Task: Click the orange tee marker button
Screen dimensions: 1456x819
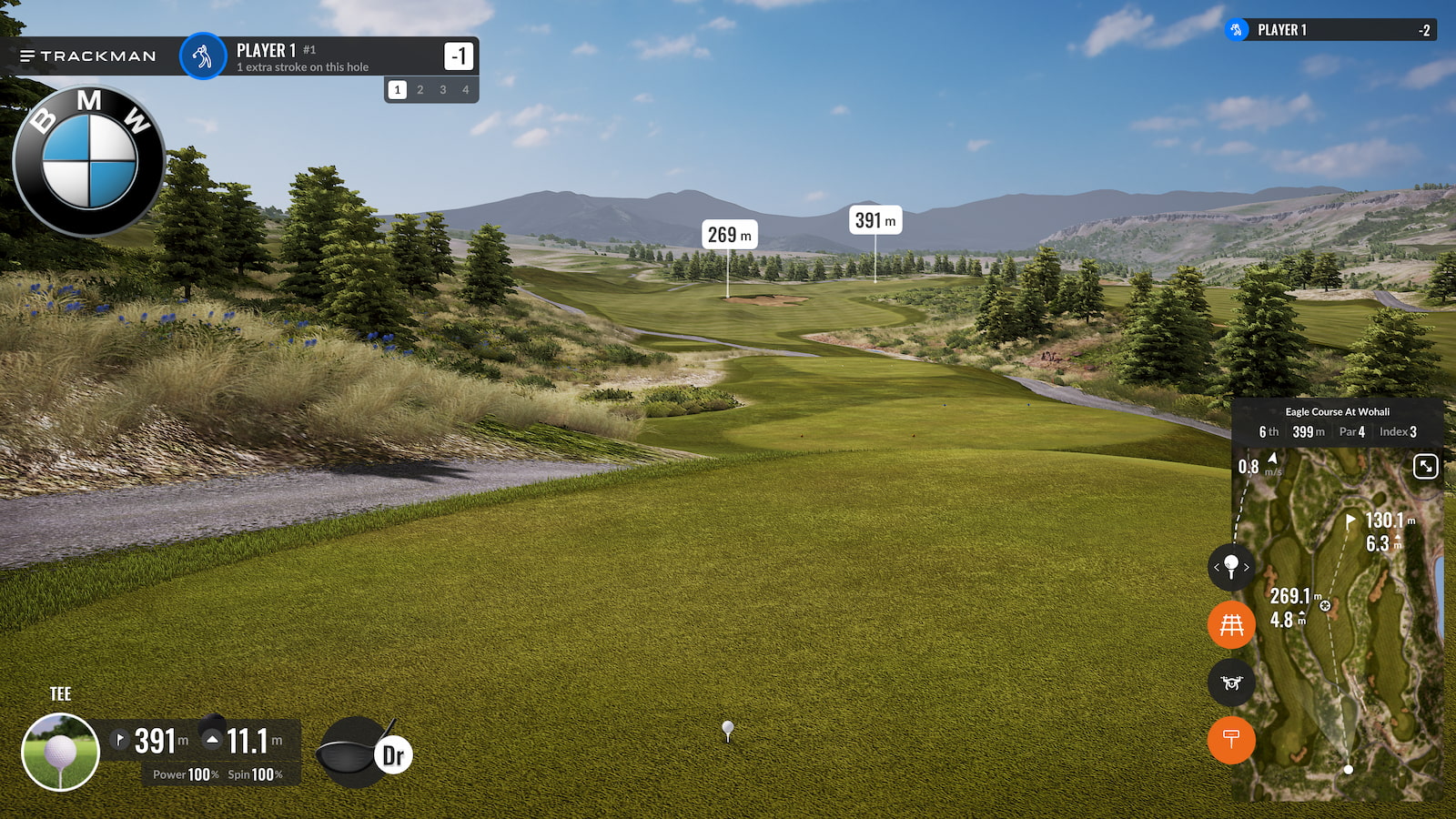Action: 1231,740
